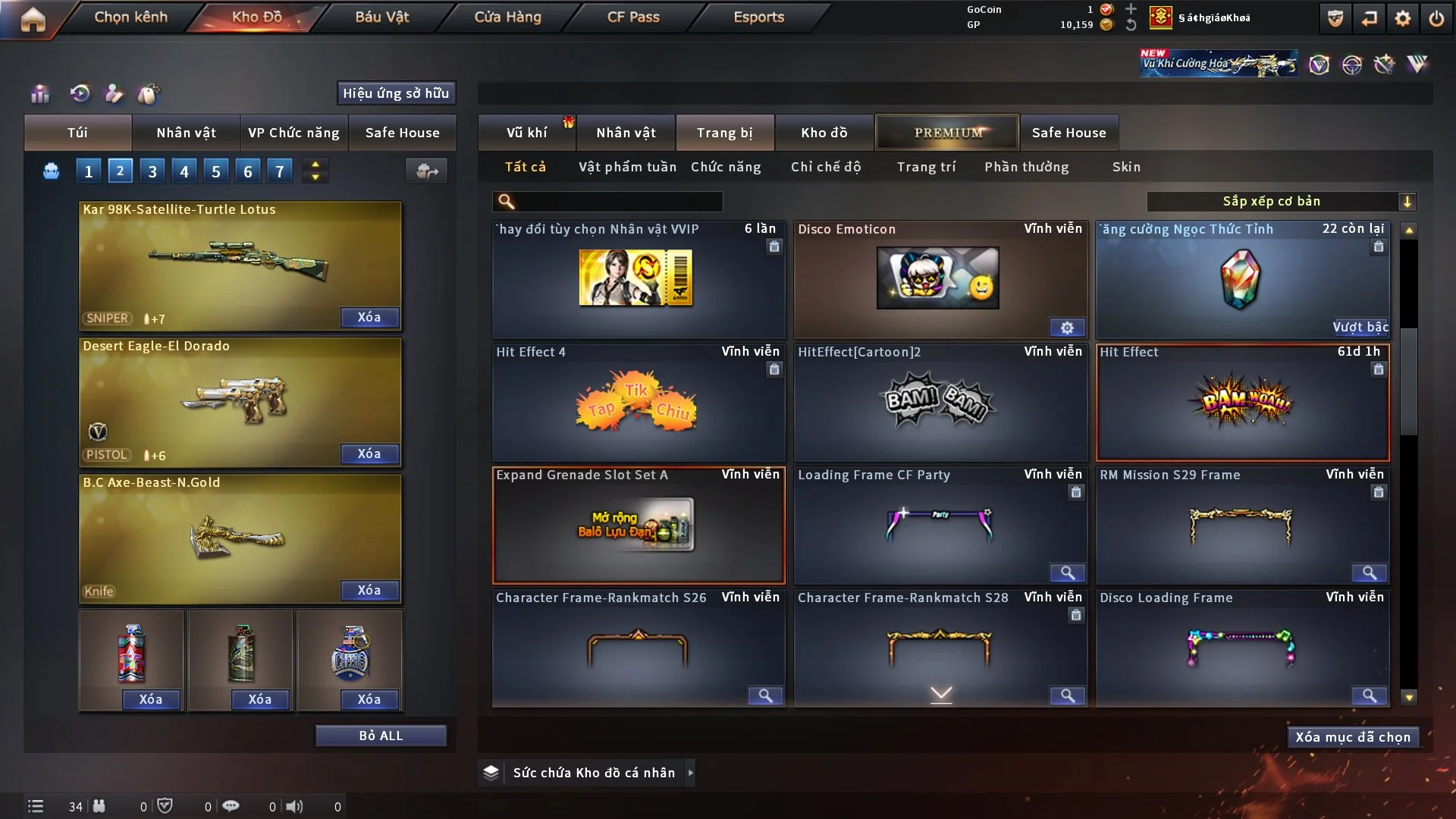1456x819 pixels.
Task: Go to the CF Pass menu
Action: [x=632, y=17]
